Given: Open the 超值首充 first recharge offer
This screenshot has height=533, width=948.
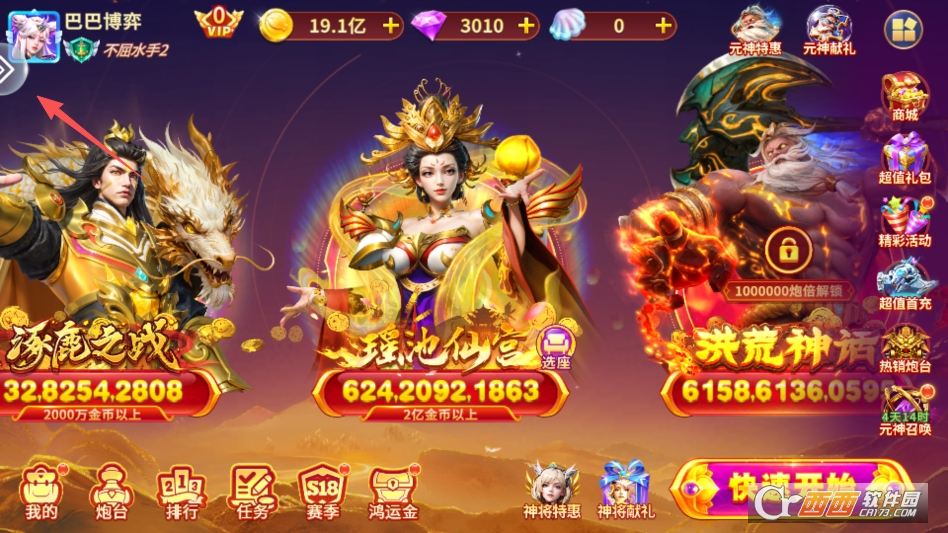Looking at the screenshot, I should (905, 285).
